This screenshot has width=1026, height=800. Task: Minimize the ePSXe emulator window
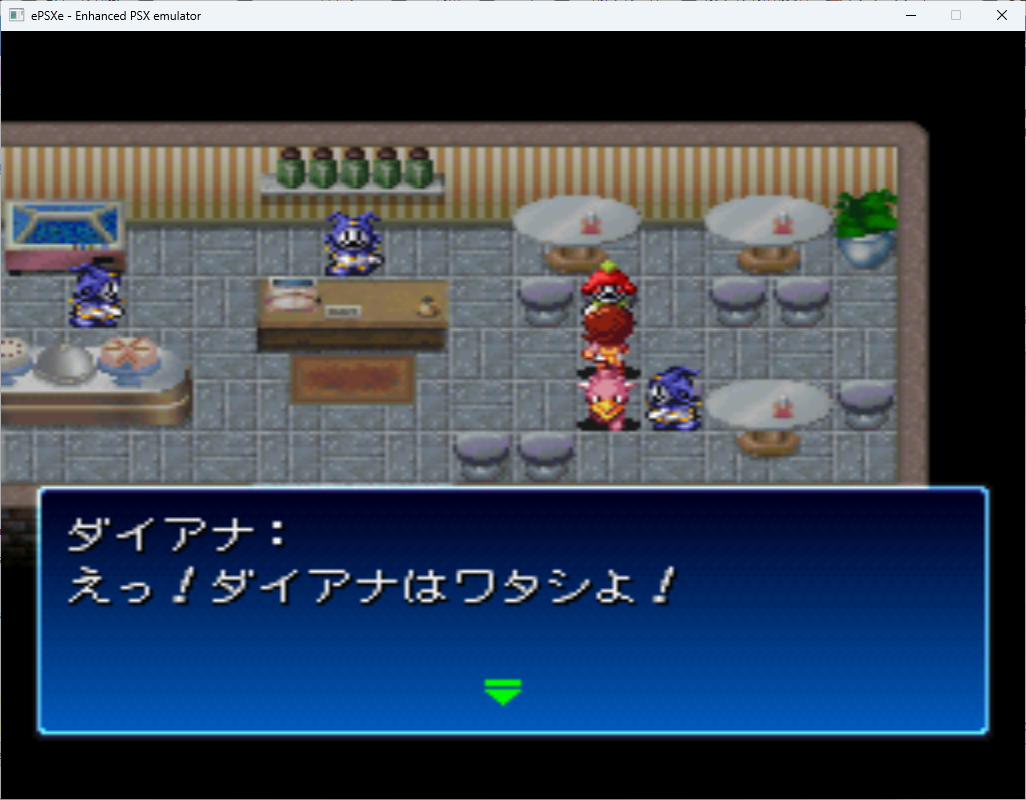[x=911, y=15]
